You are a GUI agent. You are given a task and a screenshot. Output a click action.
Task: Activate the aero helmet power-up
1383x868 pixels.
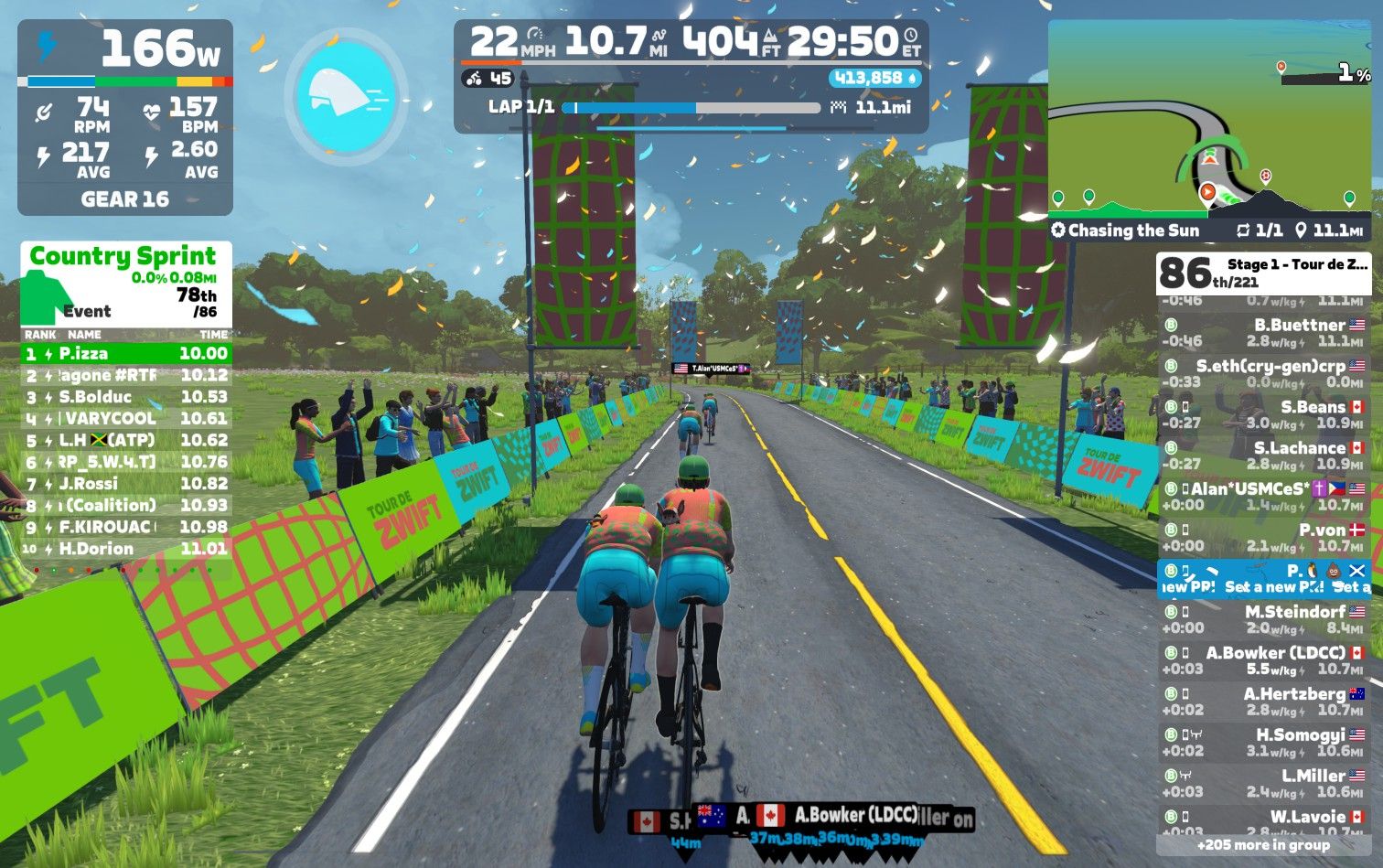click(345, 91)
